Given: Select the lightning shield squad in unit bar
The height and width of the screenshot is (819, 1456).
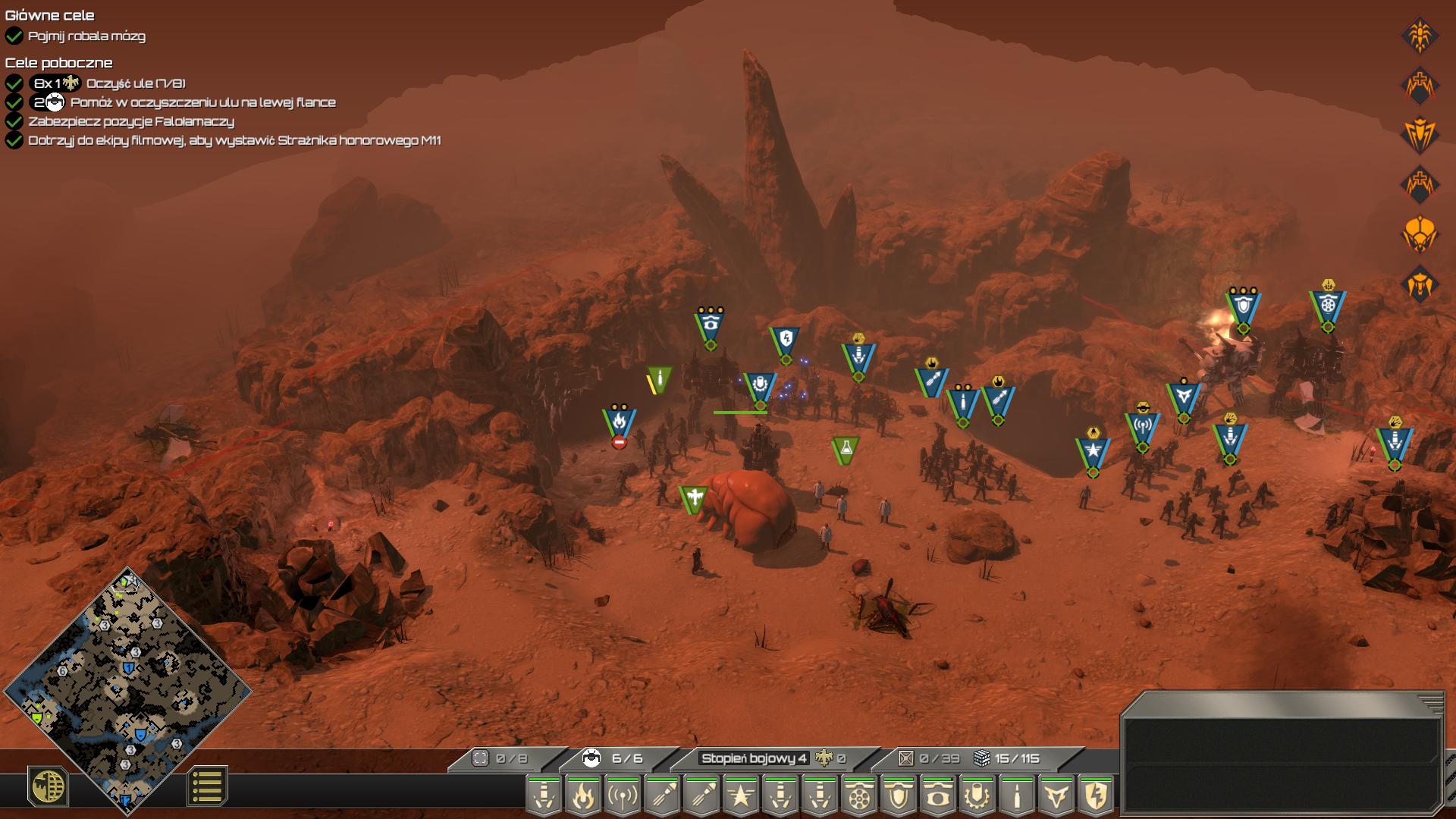Looking at the screenshot, I should tap(1096, 796).
